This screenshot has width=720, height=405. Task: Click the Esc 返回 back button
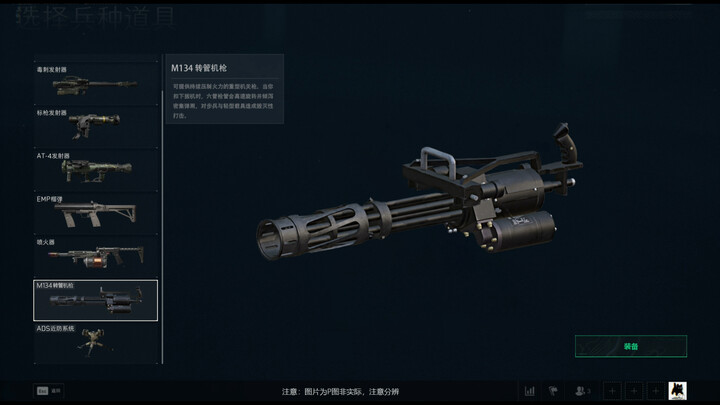pyautogui.click(x=49, y=390)
